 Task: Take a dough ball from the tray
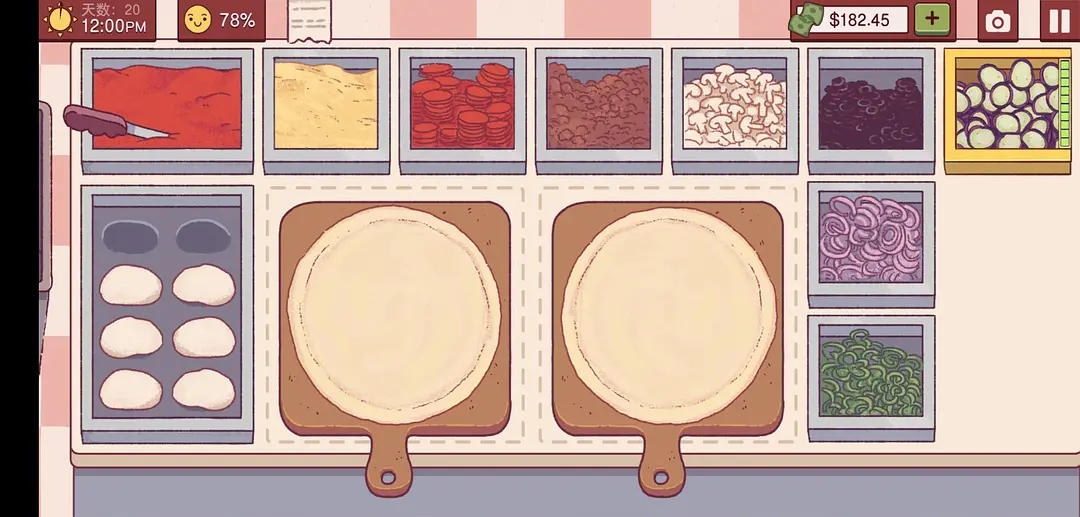tap(131, 286)
